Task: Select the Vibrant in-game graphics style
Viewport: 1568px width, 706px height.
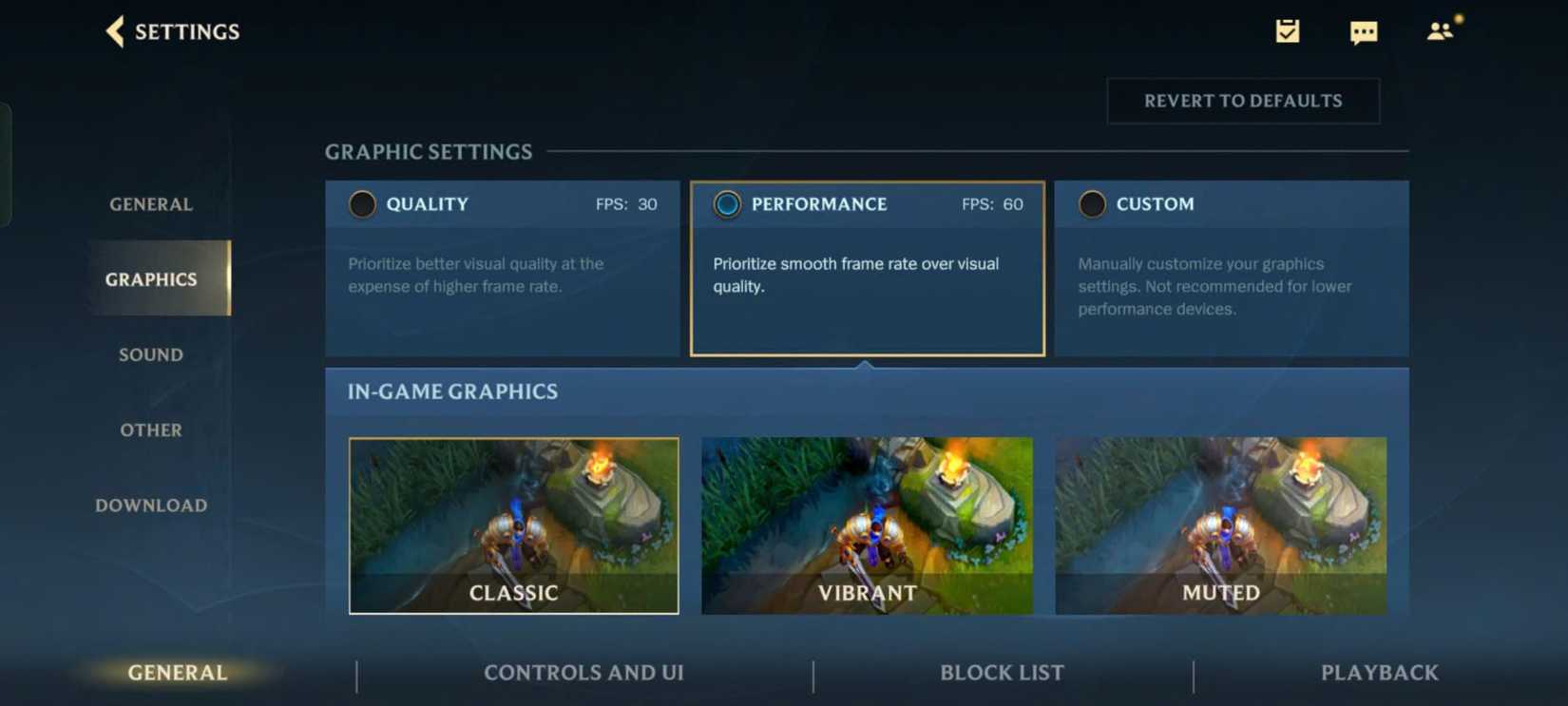Action: pyautogui.click(x=867, y=525)
